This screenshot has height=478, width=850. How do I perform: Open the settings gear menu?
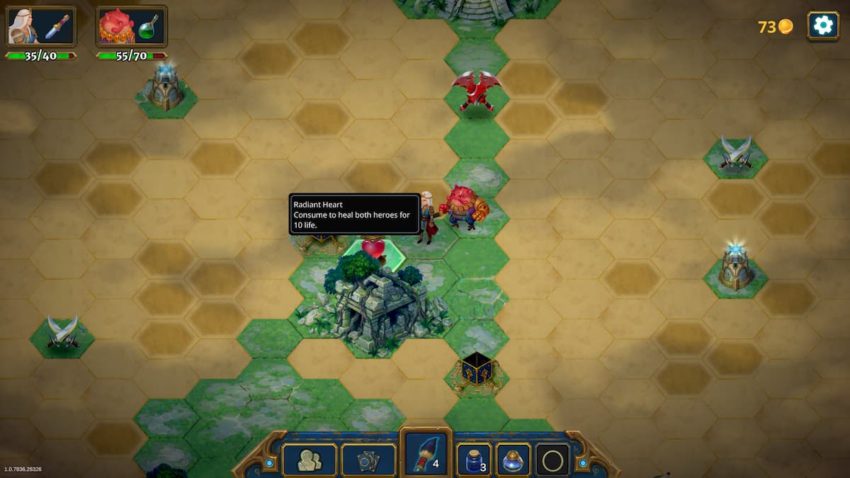tap(822, 25)
